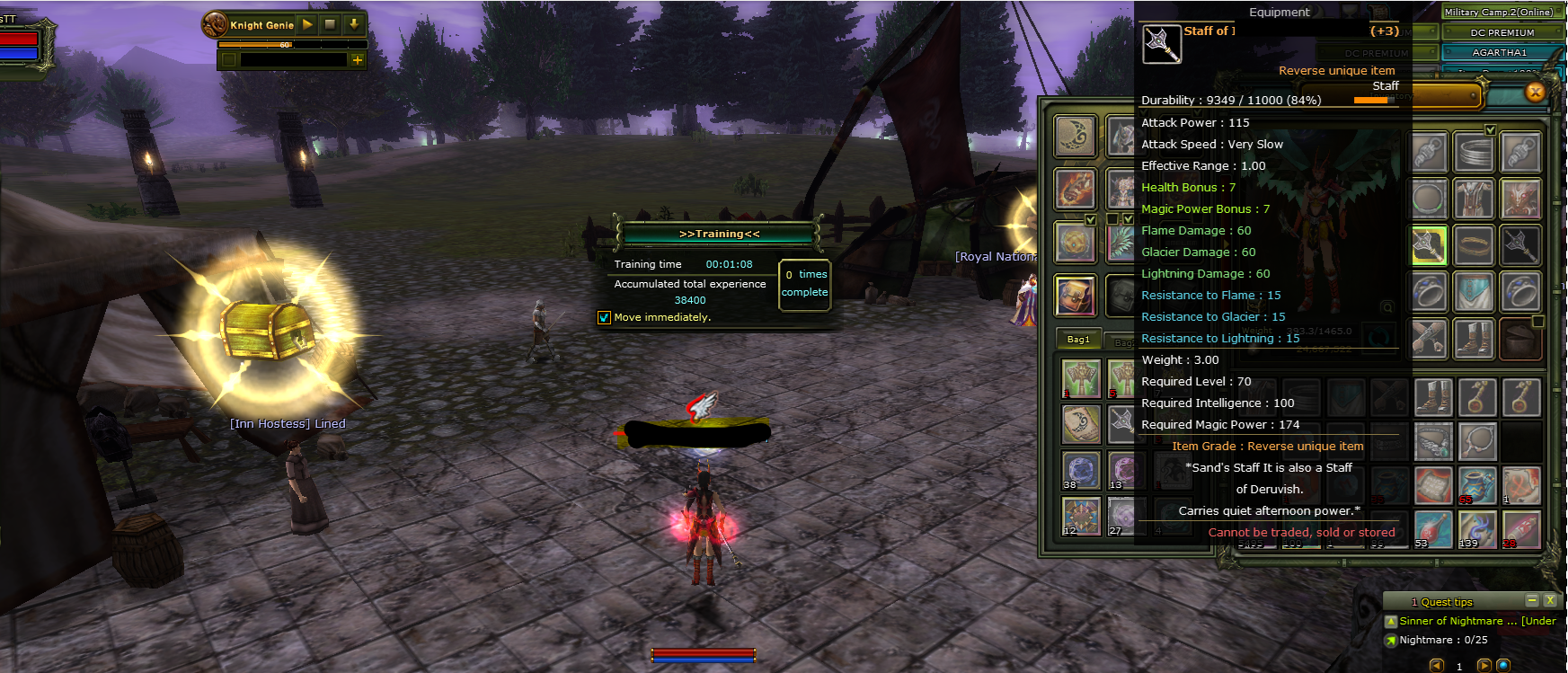Select the equipped staff slot in equipment
Screen dimensions: 1568x673
1427,246
